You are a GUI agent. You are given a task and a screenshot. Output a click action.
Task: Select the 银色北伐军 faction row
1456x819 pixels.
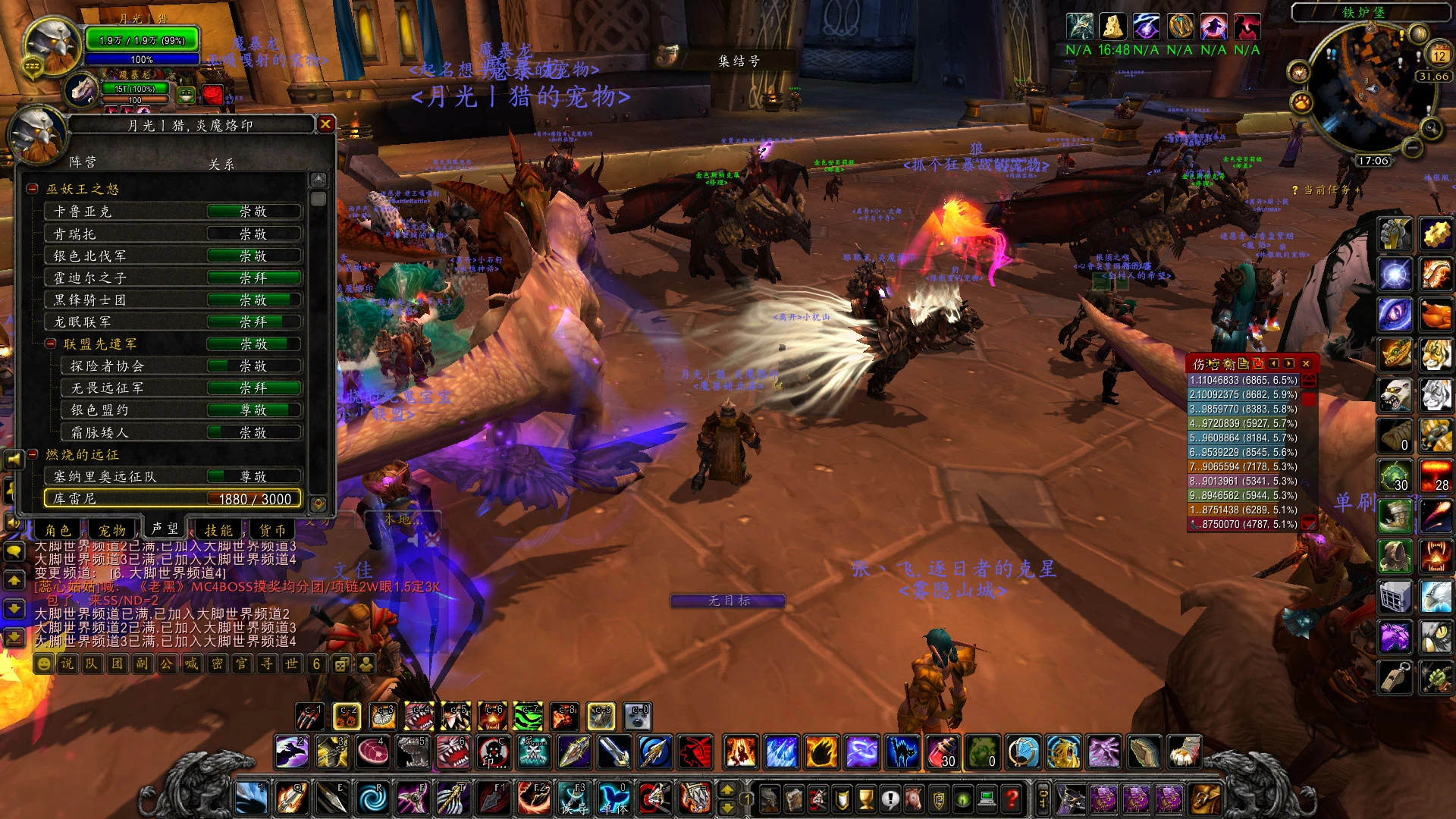pyautogui.click(x=173, y=256)
